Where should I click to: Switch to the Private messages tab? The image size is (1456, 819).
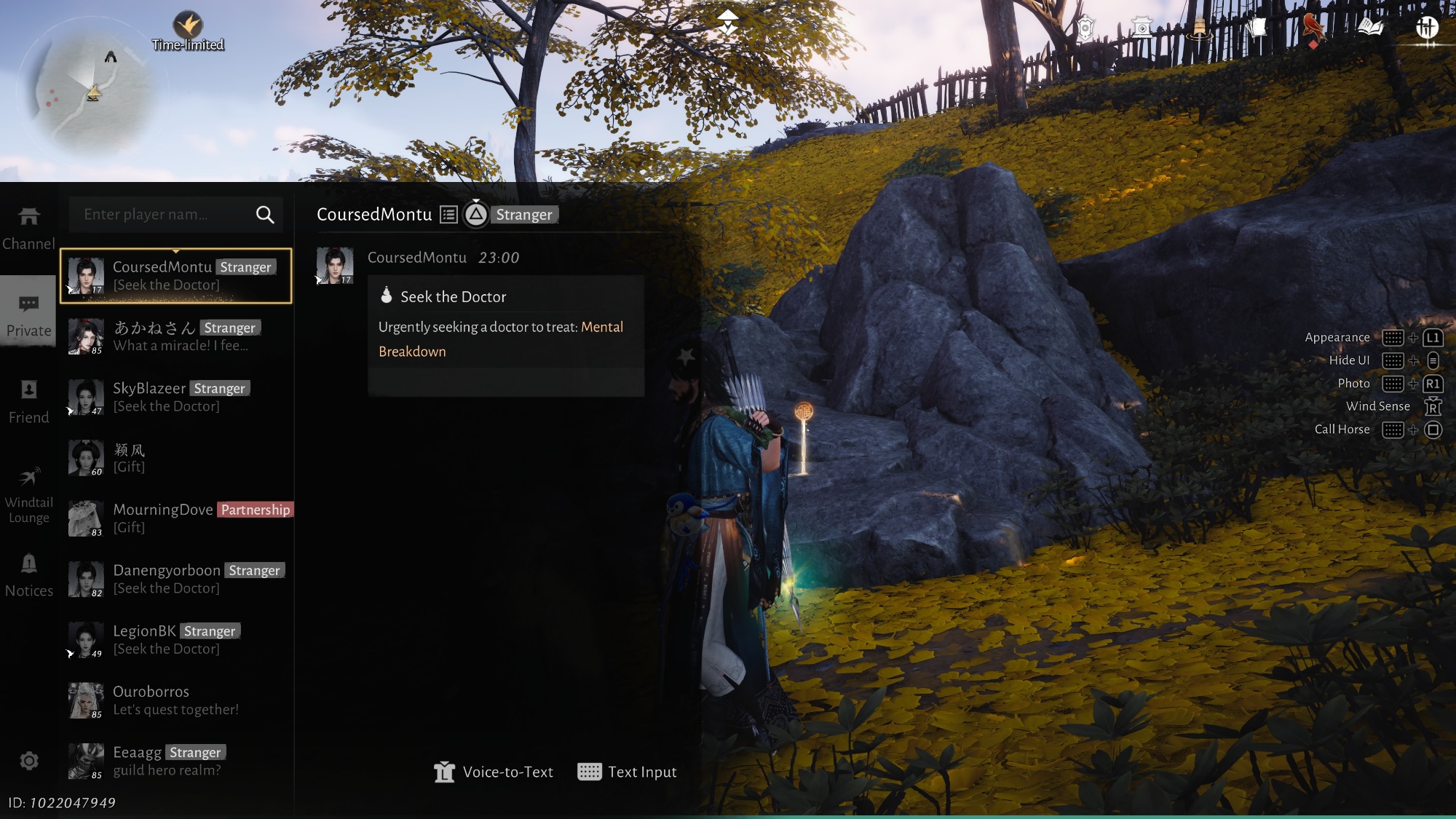coord(28,315)
